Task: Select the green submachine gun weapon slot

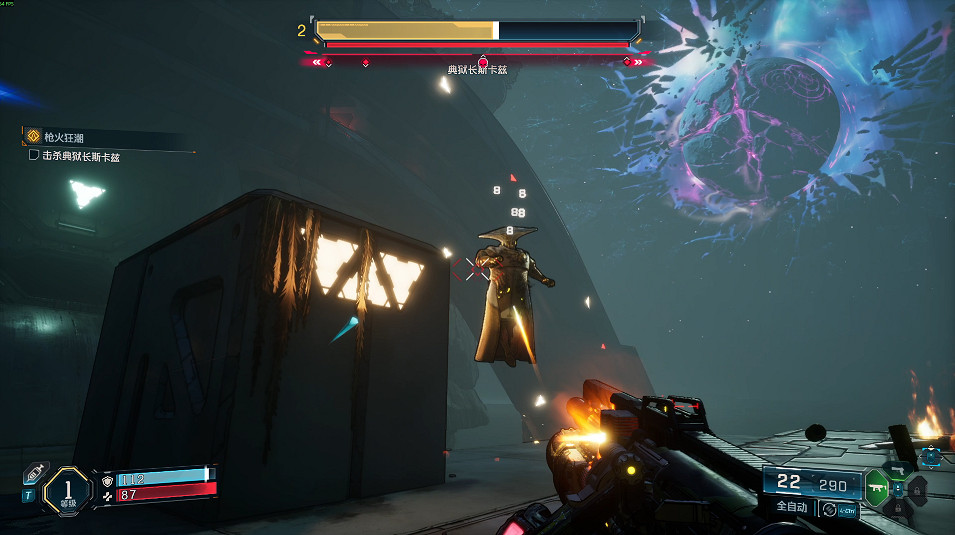Action: pyautogui.click(x=876, y=488)
